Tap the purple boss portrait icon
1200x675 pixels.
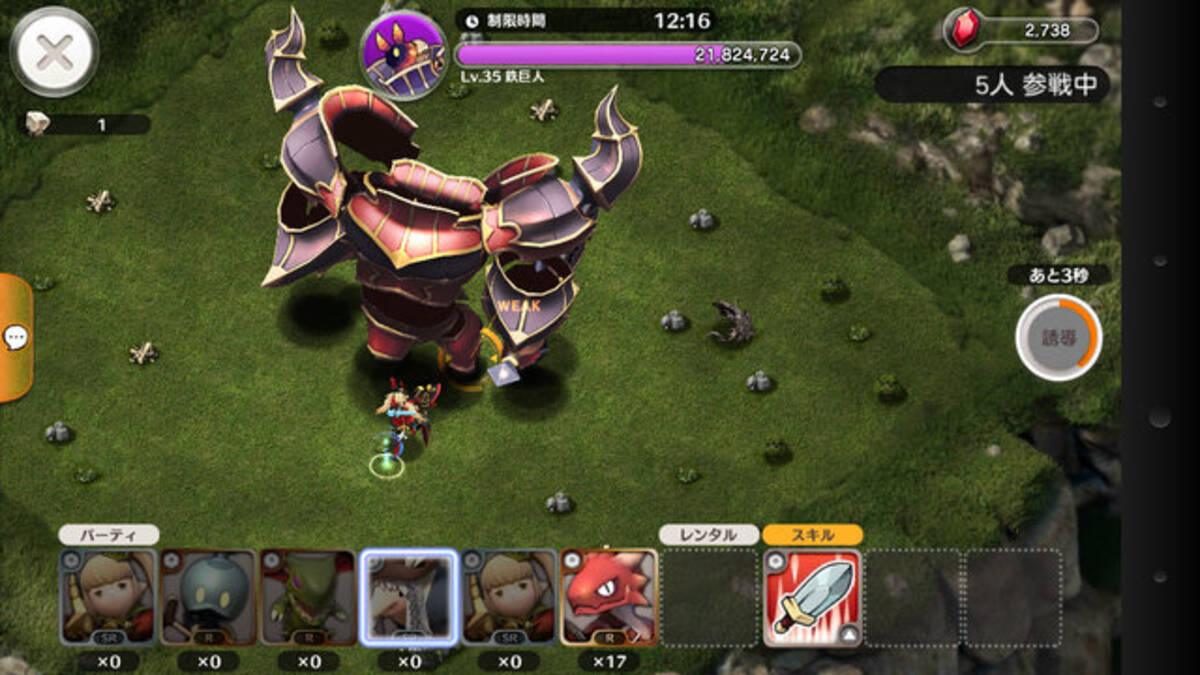(403, 54)
